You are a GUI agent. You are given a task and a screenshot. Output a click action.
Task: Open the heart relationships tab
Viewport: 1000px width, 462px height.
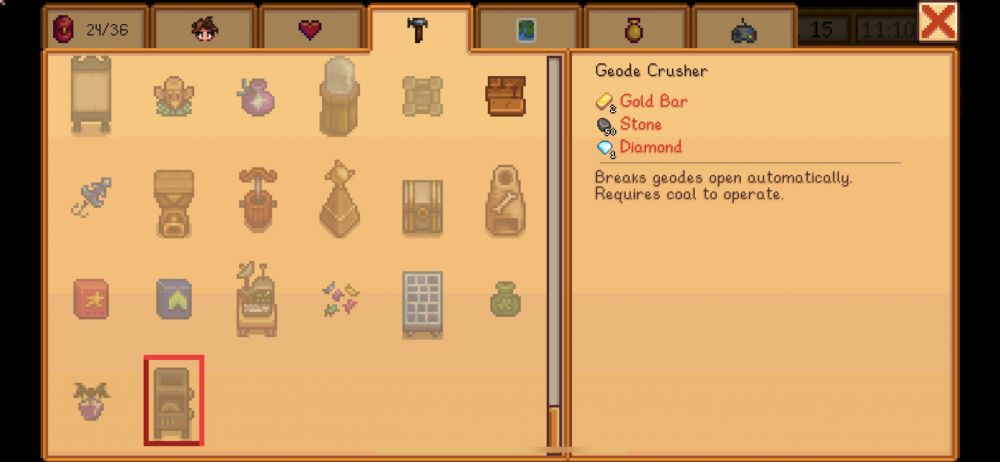coord(311,30)
